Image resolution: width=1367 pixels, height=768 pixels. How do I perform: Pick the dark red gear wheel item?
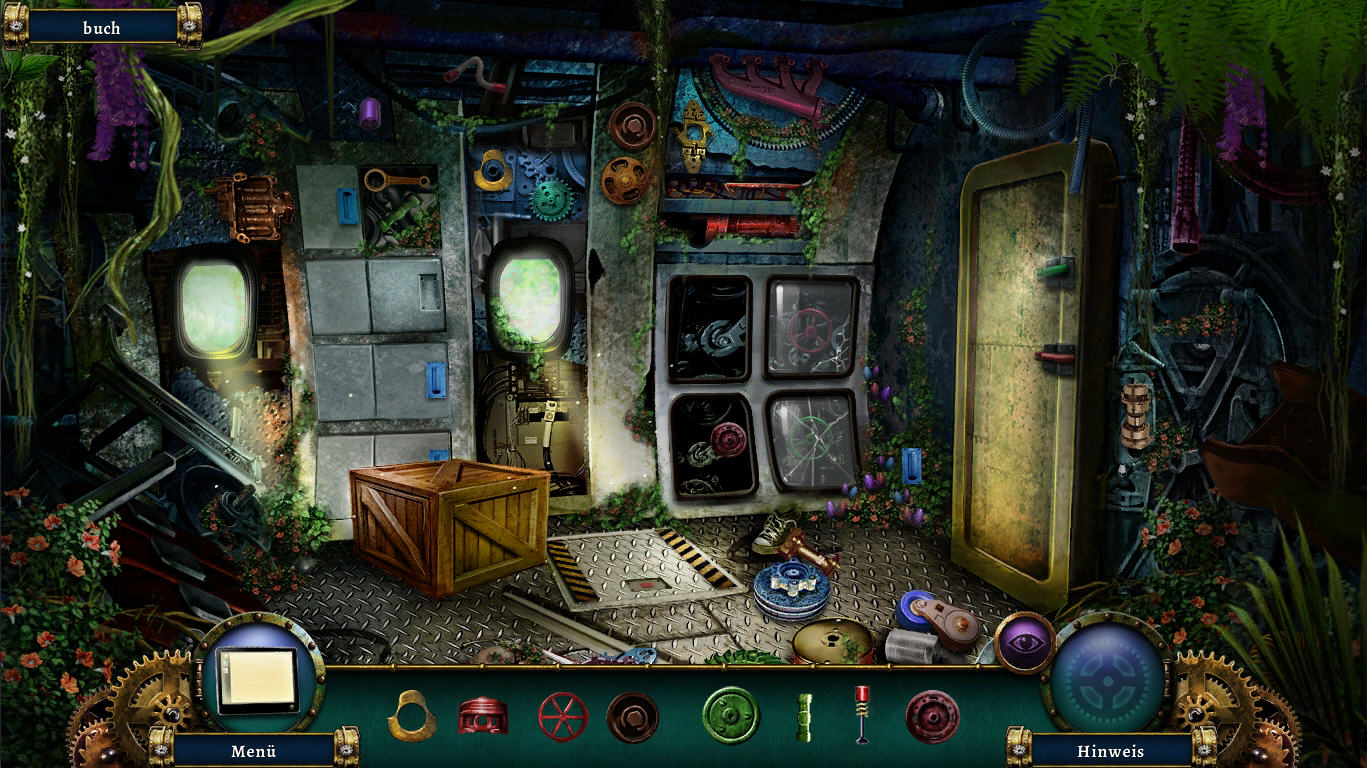pyautogui.click(x=932, y=717)
